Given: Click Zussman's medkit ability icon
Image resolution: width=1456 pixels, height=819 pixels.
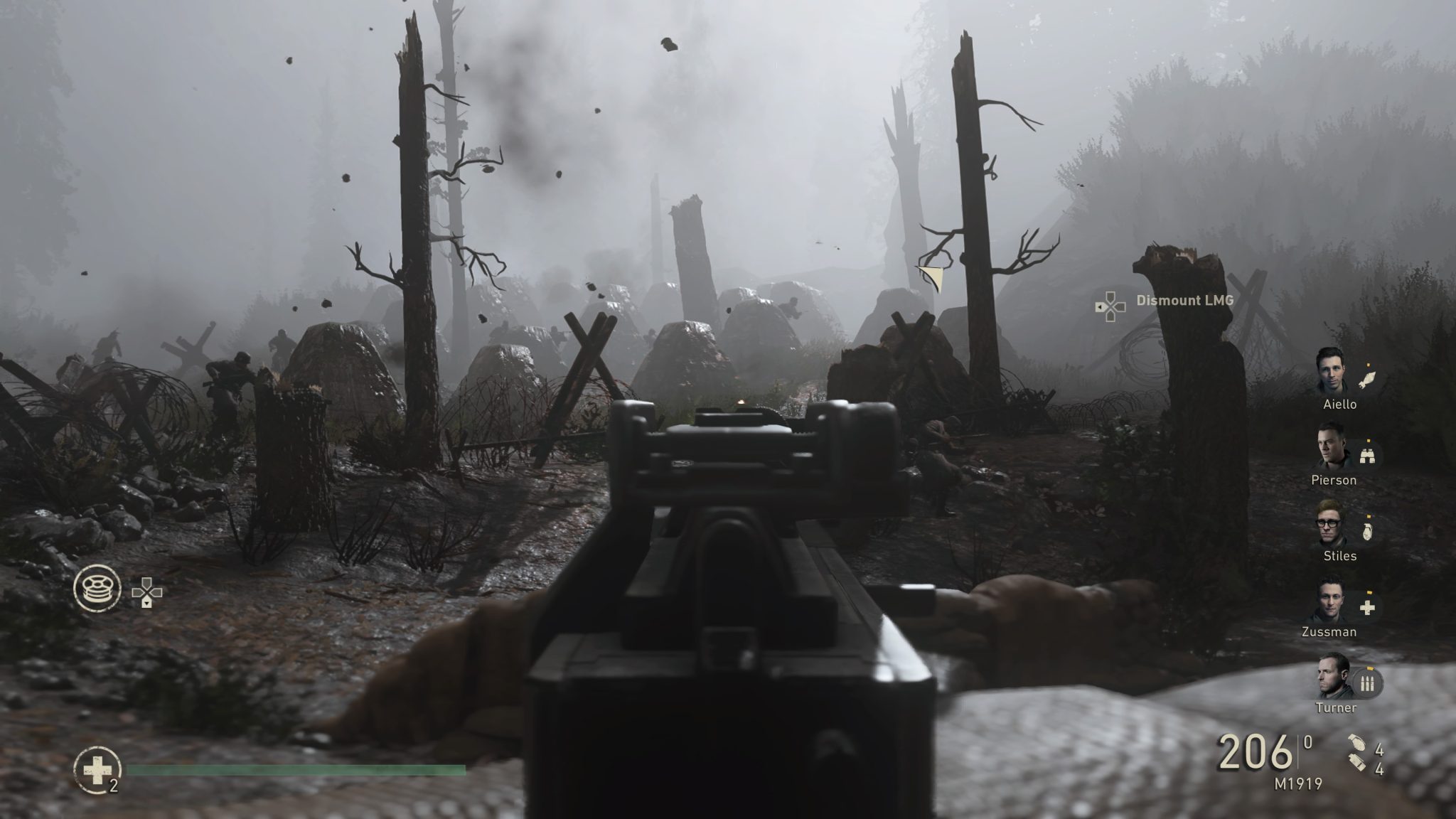Looking at the screenshot, I should pyautogui.click(x=1367, y=609).
